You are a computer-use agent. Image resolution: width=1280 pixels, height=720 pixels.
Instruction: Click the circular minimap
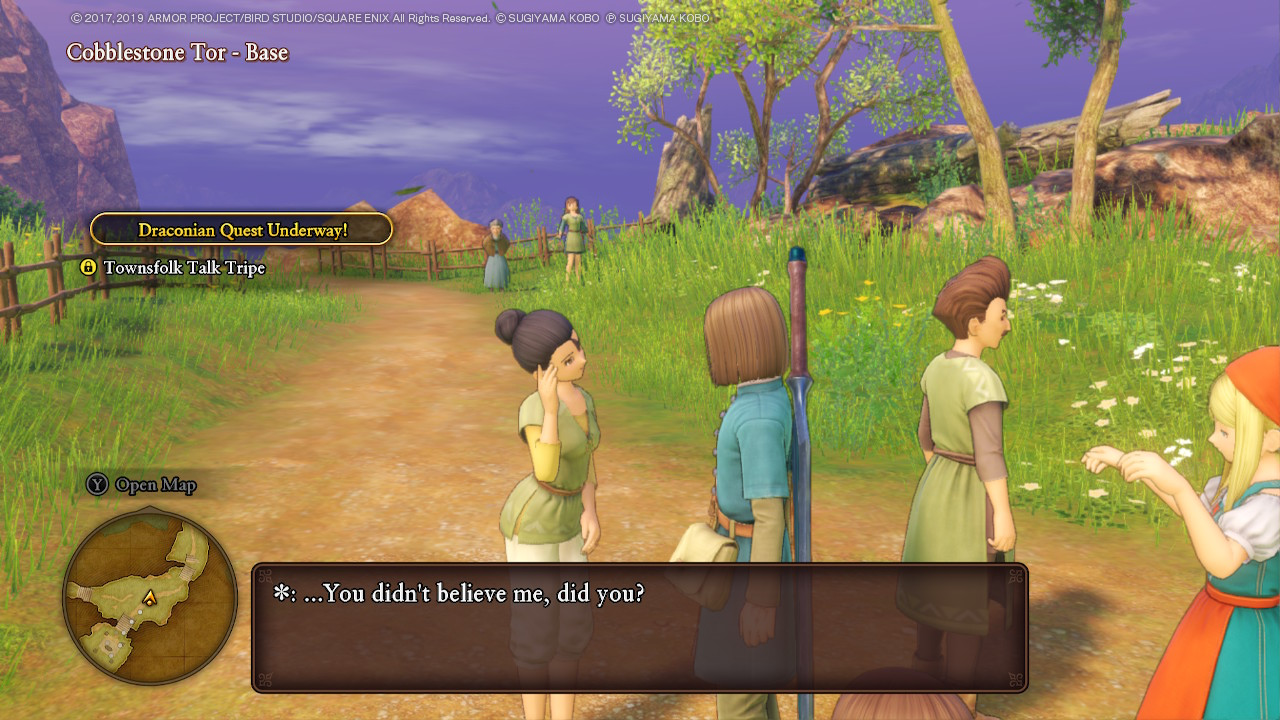point(150,597)
